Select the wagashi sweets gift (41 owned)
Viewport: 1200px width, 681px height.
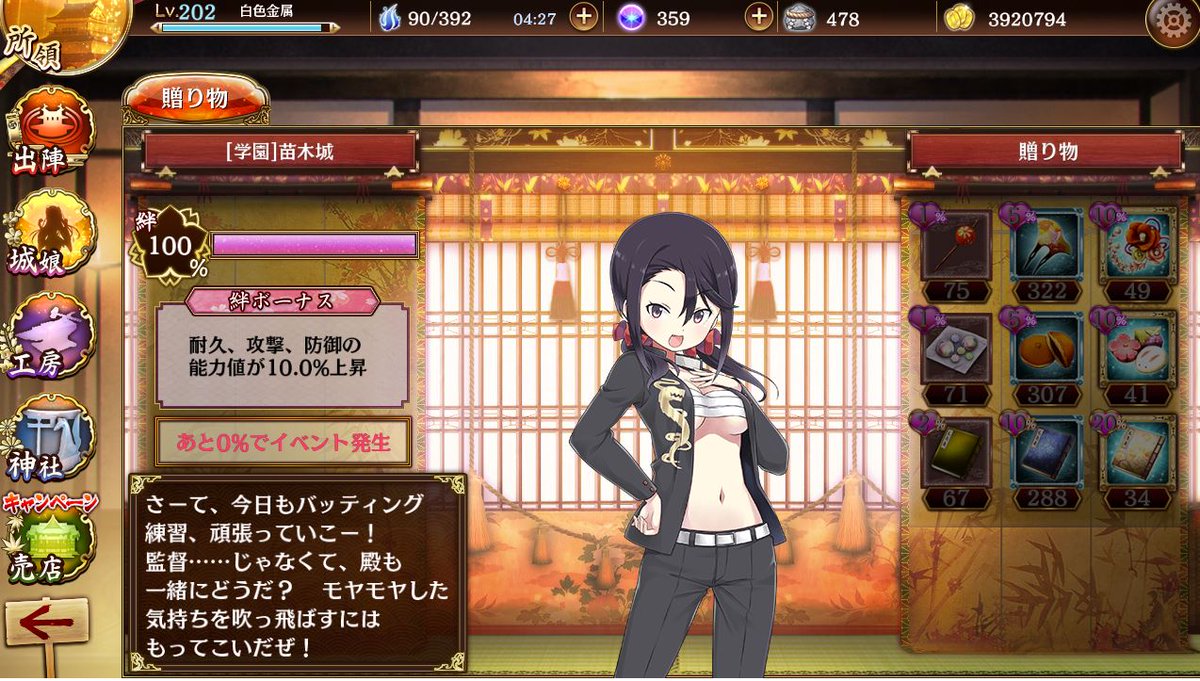pos(1137,349)
